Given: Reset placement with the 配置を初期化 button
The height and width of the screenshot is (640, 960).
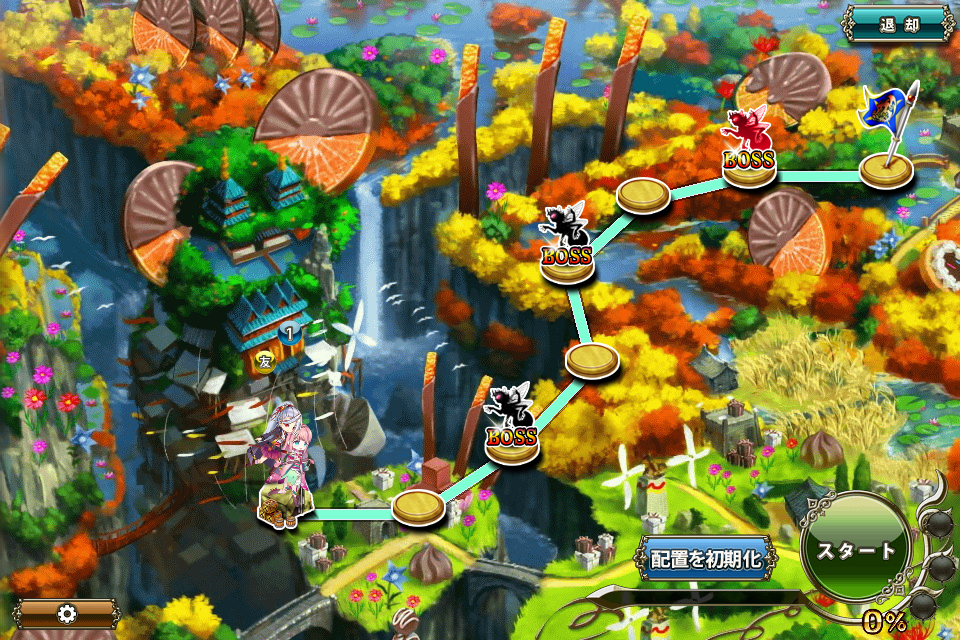Looking at the screenshot, I should (x=707, y=559).
